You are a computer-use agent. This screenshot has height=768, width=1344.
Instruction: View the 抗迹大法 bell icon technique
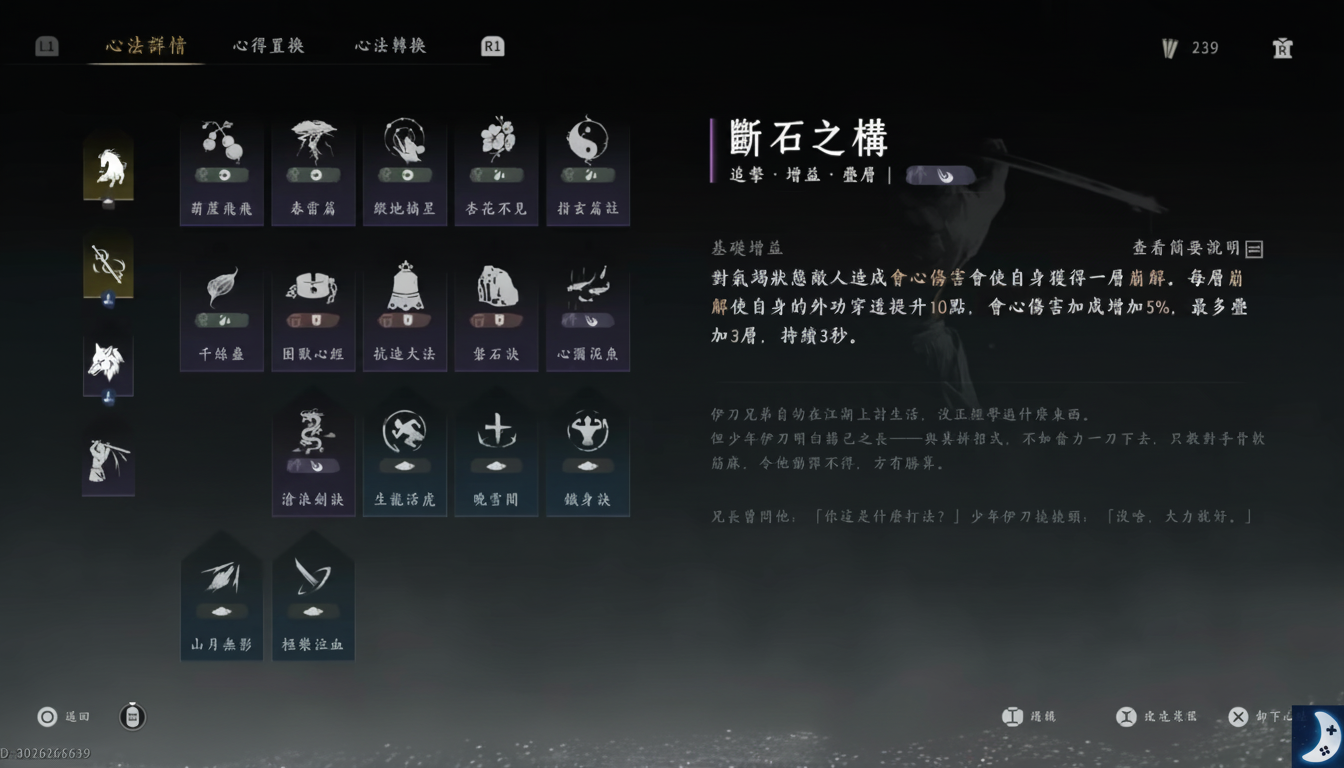coord(405,310)
